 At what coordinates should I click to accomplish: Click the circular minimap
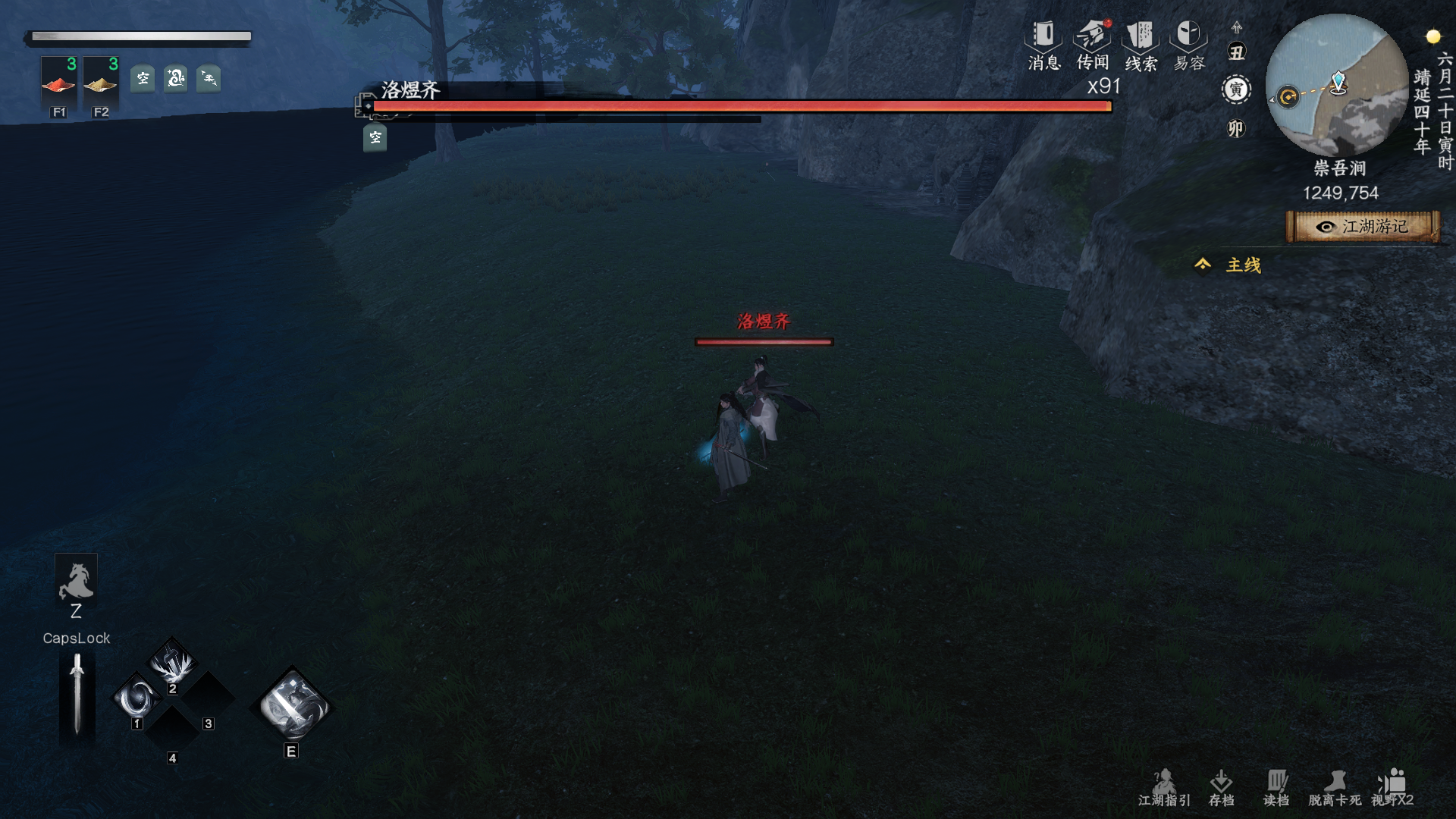[1337, 86]
